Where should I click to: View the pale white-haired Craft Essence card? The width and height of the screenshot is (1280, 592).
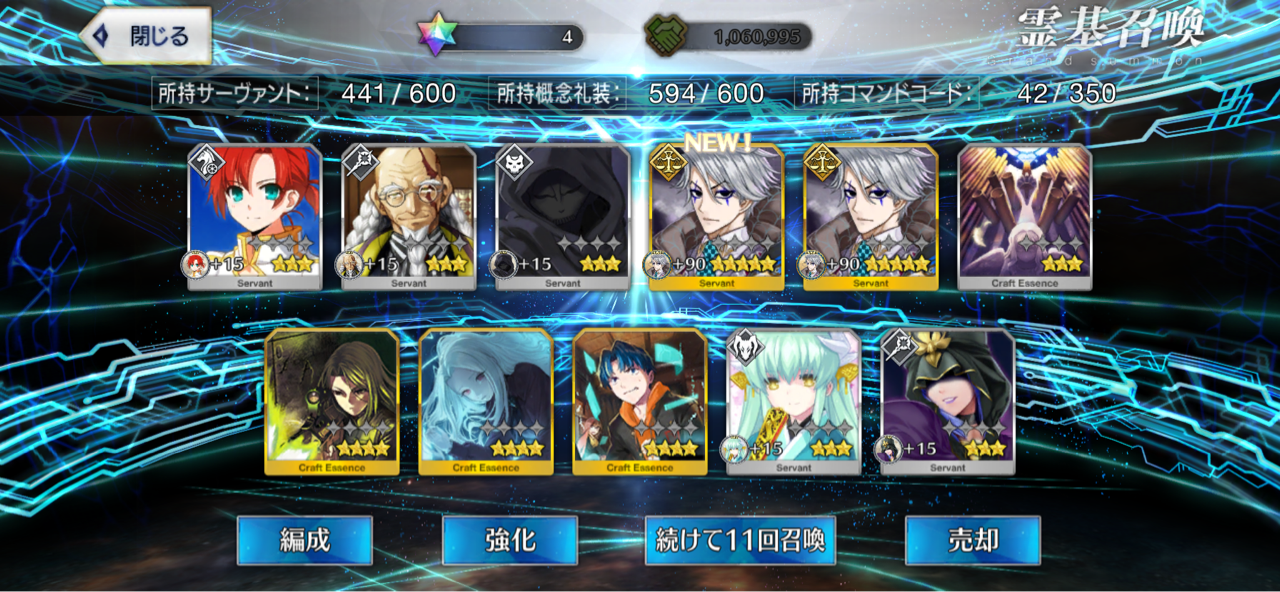[486, 401]
